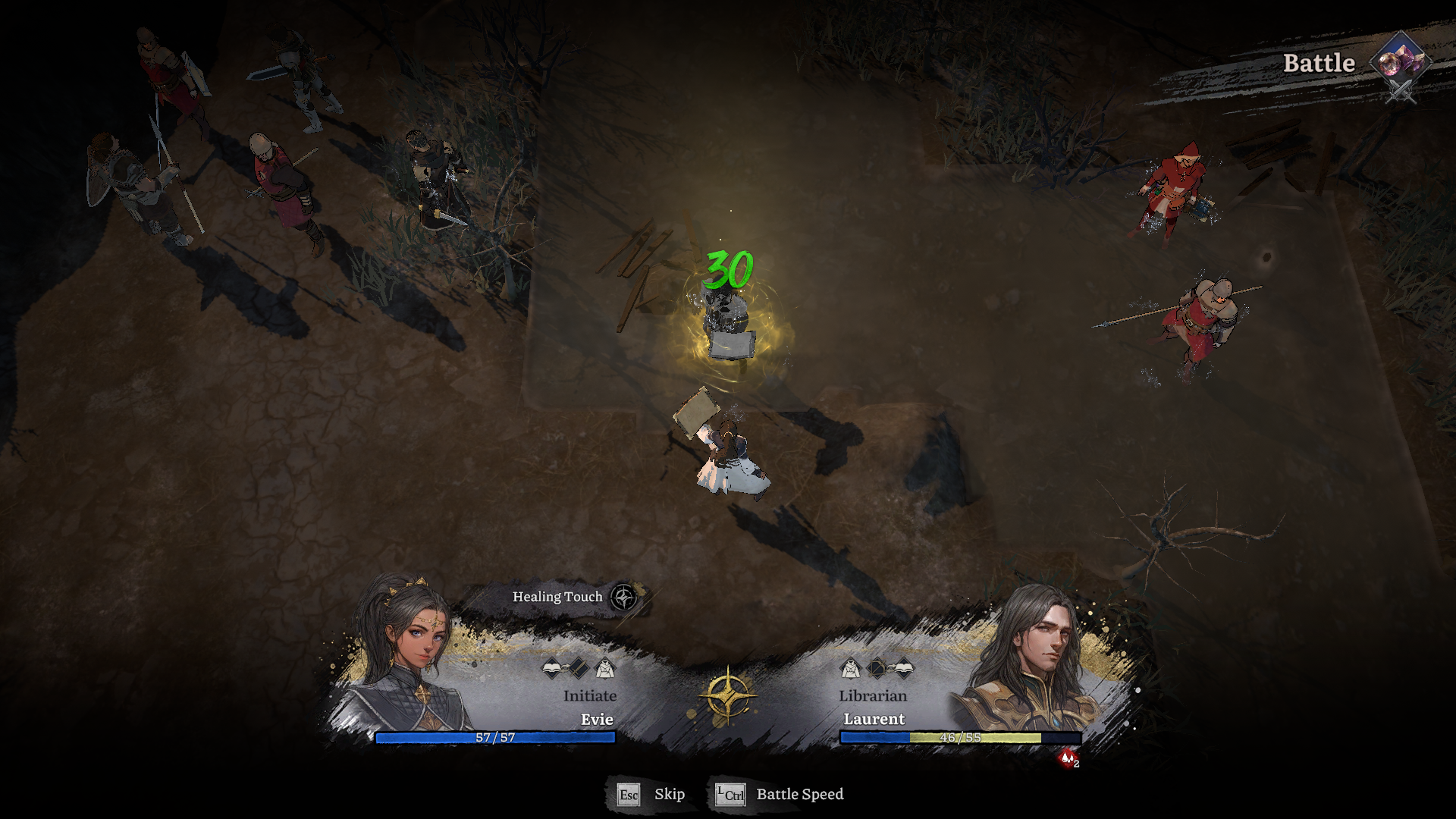This screenshot has width=1456, height=819.
Task: Click Evie's book class icon
Action: pyautogui.click(x=551, y=668)
